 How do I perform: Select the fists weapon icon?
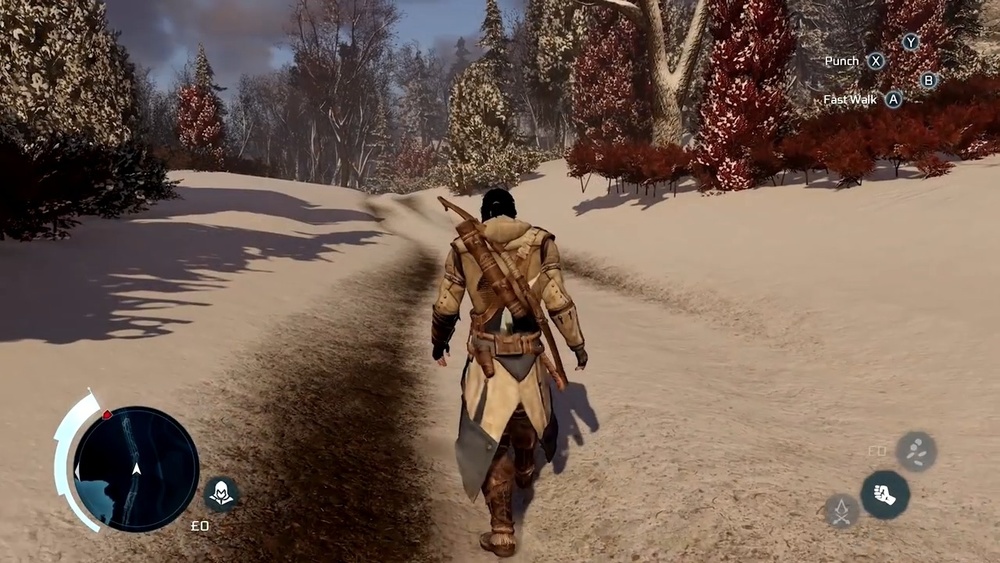point(885,494)
